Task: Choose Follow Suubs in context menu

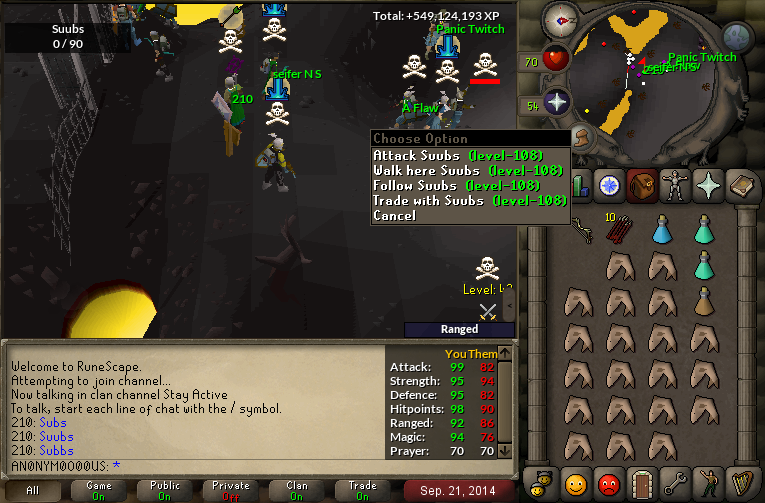Action: tap(456, 185)
